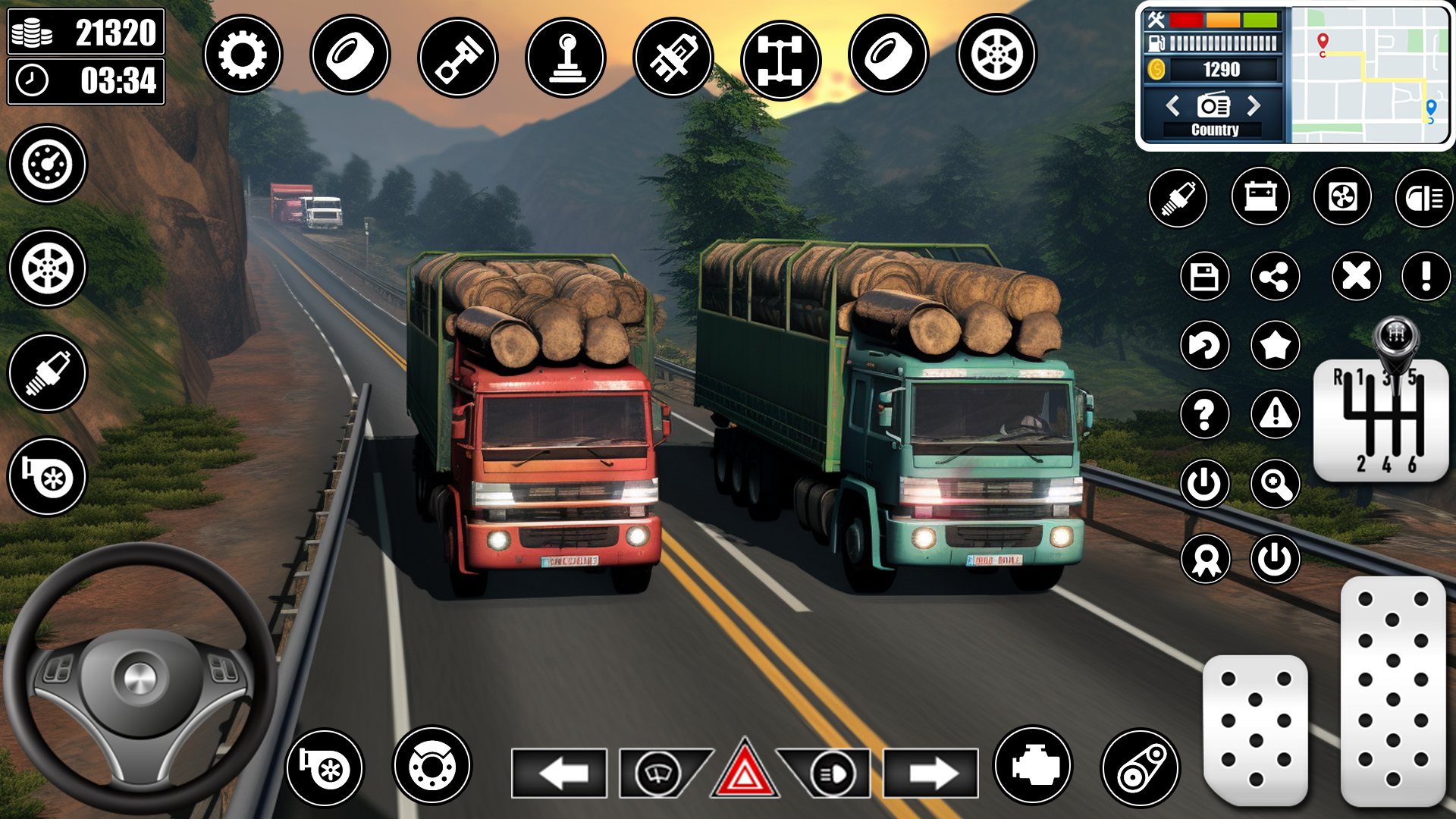
Task: Select the gear lever icon in top toolbar
Action: (x=564, y=55)
